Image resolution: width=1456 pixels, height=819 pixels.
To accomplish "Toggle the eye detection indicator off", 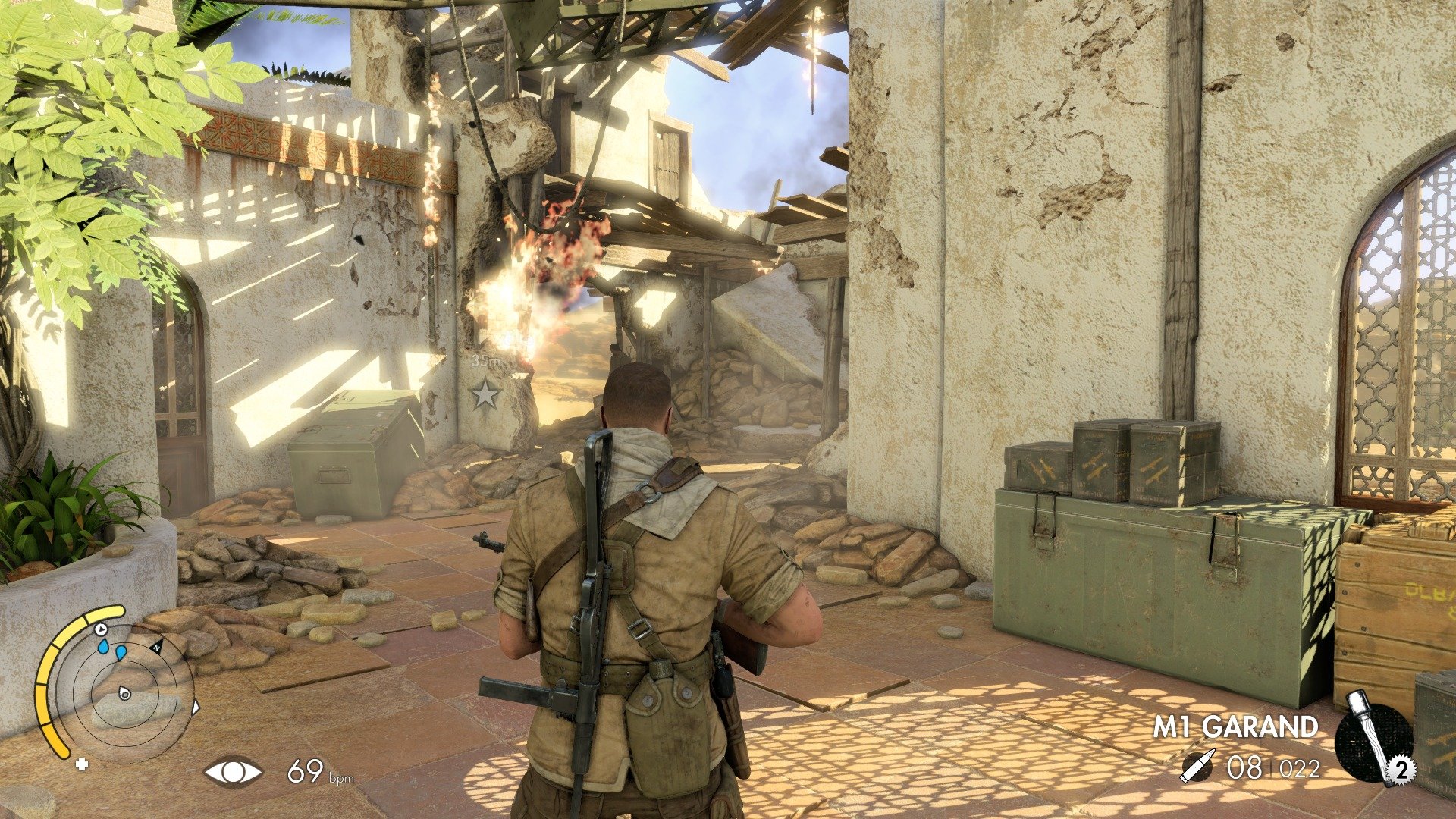I will coord(233,773).
